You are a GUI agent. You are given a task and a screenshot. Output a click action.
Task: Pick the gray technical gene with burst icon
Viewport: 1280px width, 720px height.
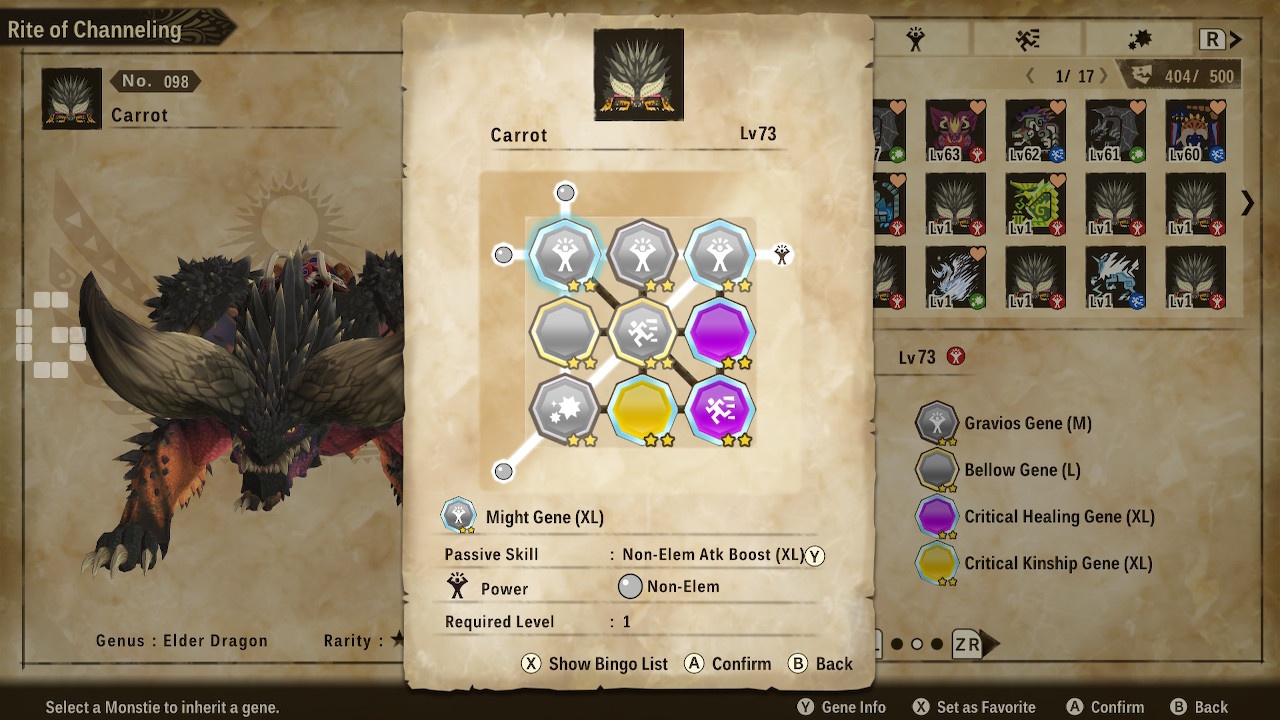[565, 409]
